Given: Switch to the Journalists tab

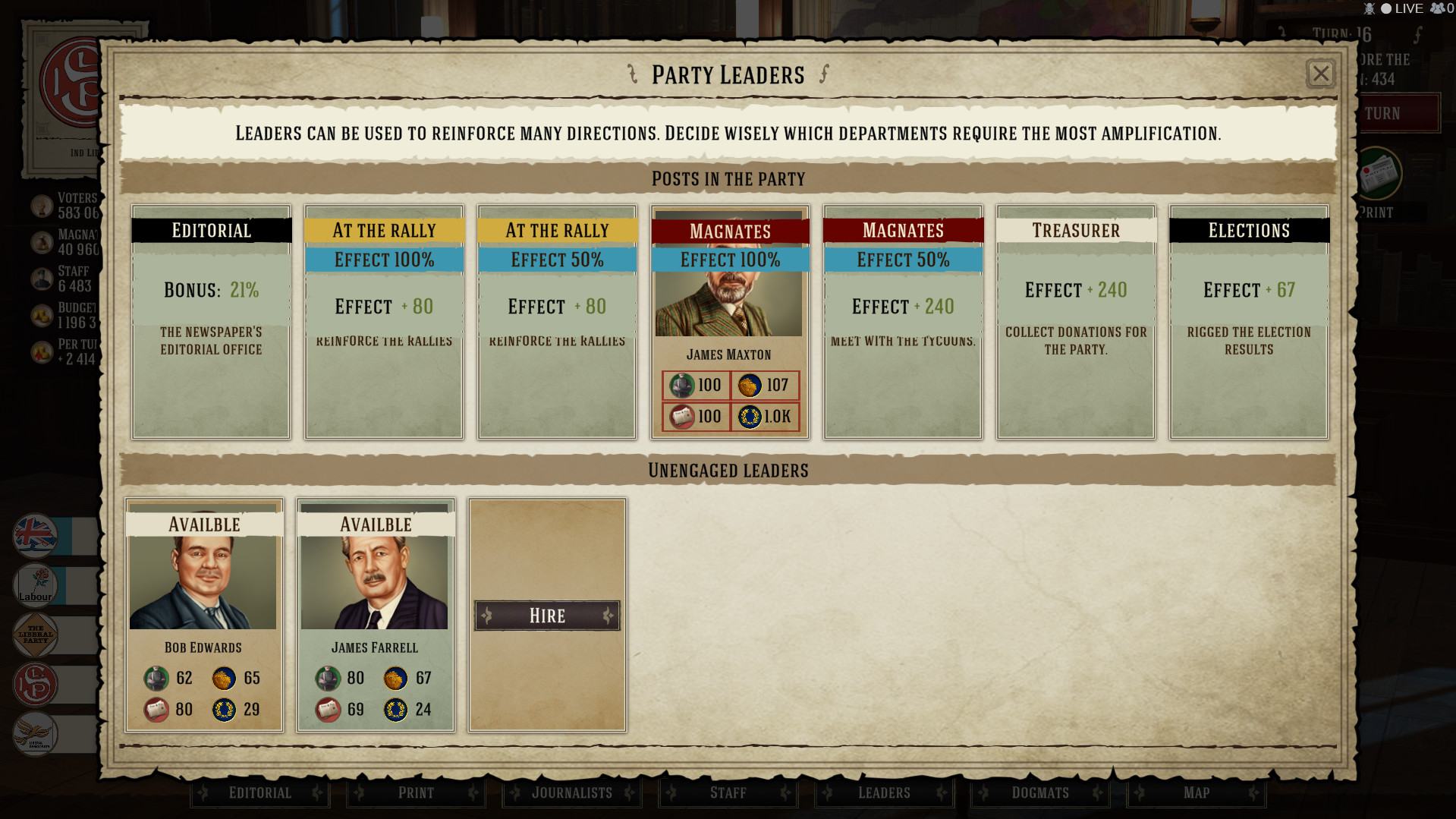Looking at the screenshot, I should [x=572, y=792].
